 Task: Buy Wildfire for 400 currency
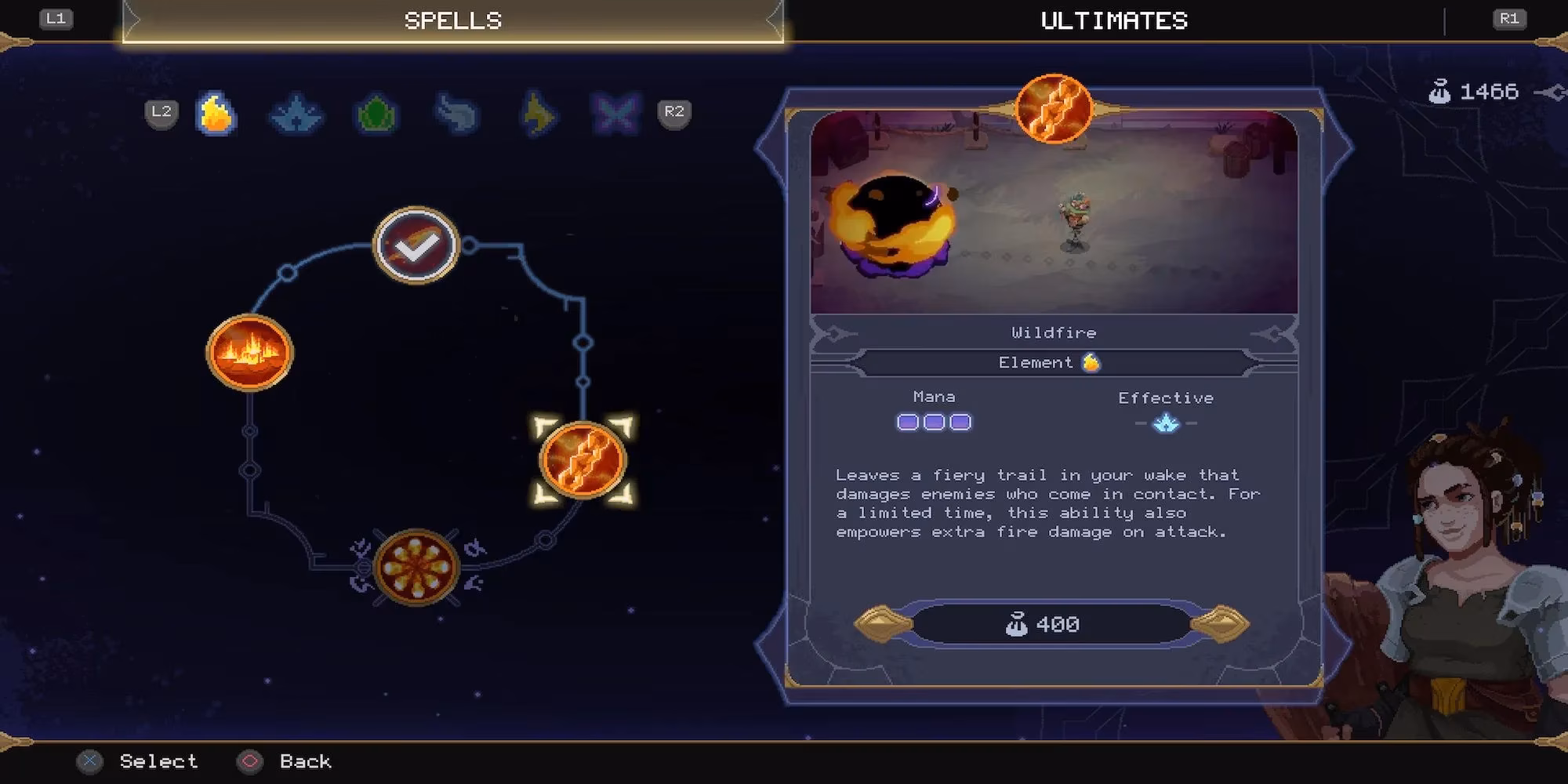click(1051, 624)
